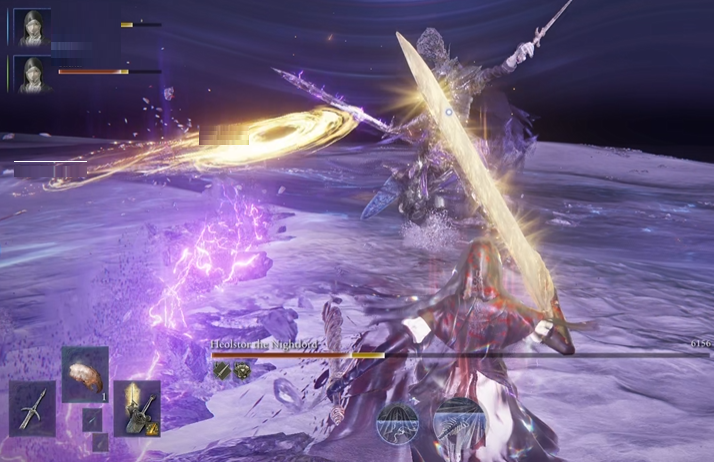This screenshot has height=462, width=714.
Task: Inspect the wreath status icon under boss name
Action: (242, 370)
